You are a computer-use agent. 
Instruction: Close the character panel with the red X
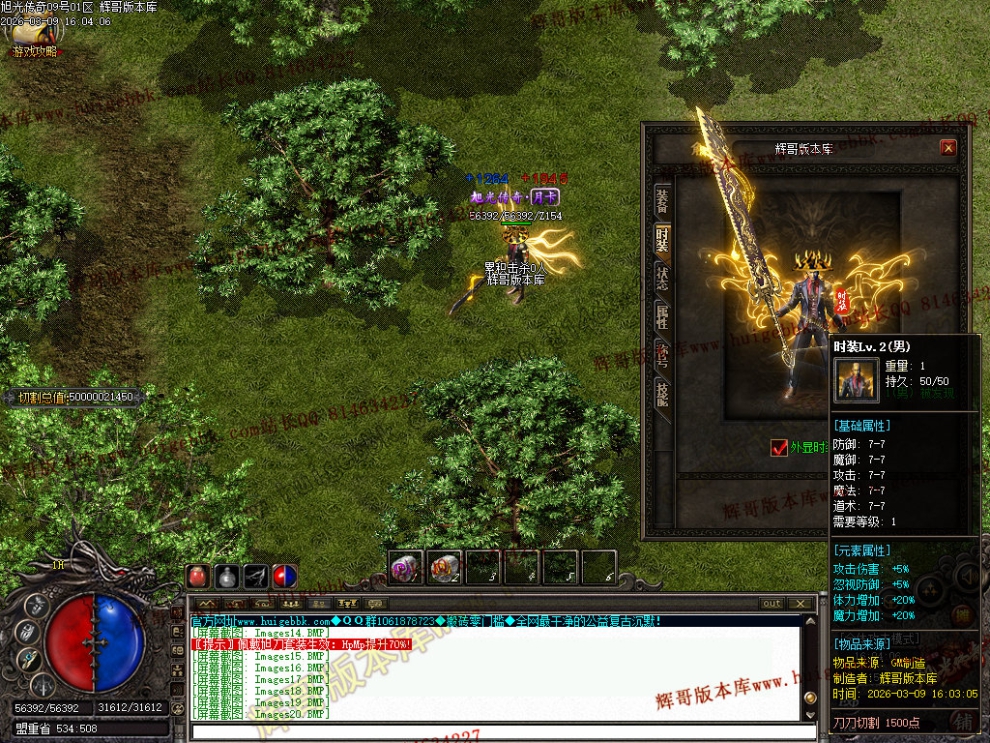point(948,148)
